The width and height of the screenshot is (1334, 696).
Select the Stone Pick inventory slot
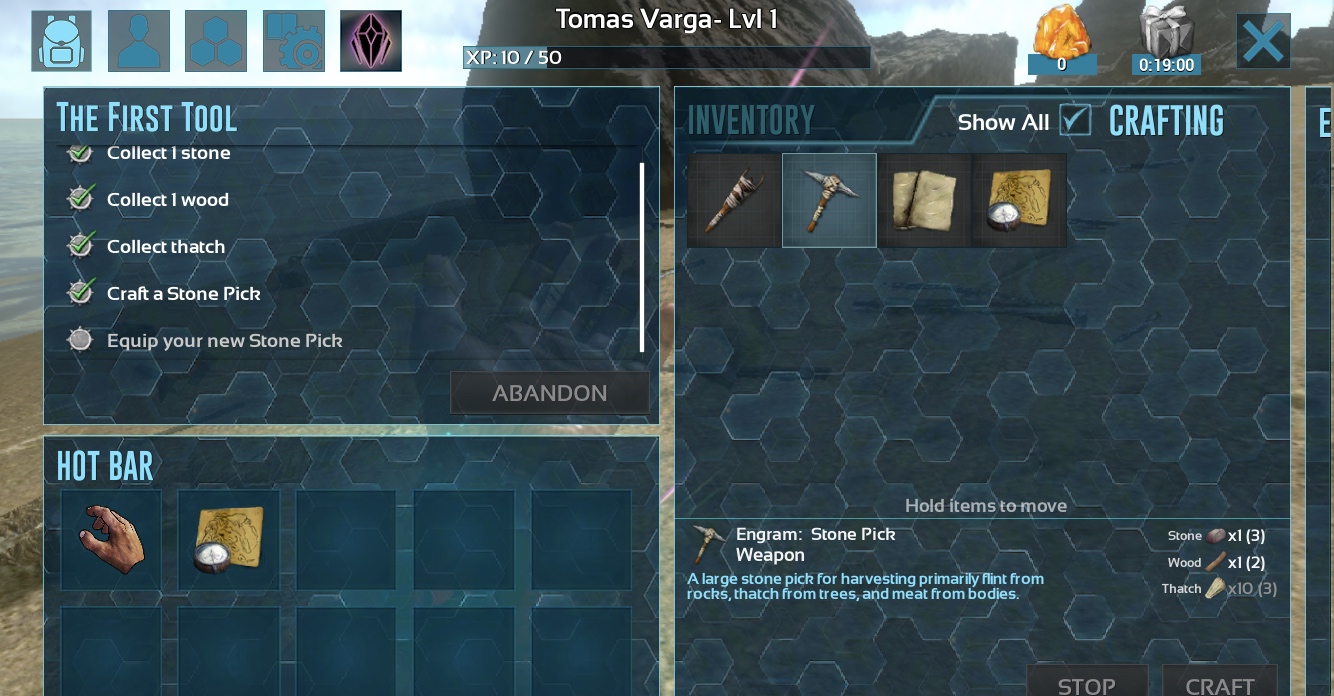click(829, 200)
